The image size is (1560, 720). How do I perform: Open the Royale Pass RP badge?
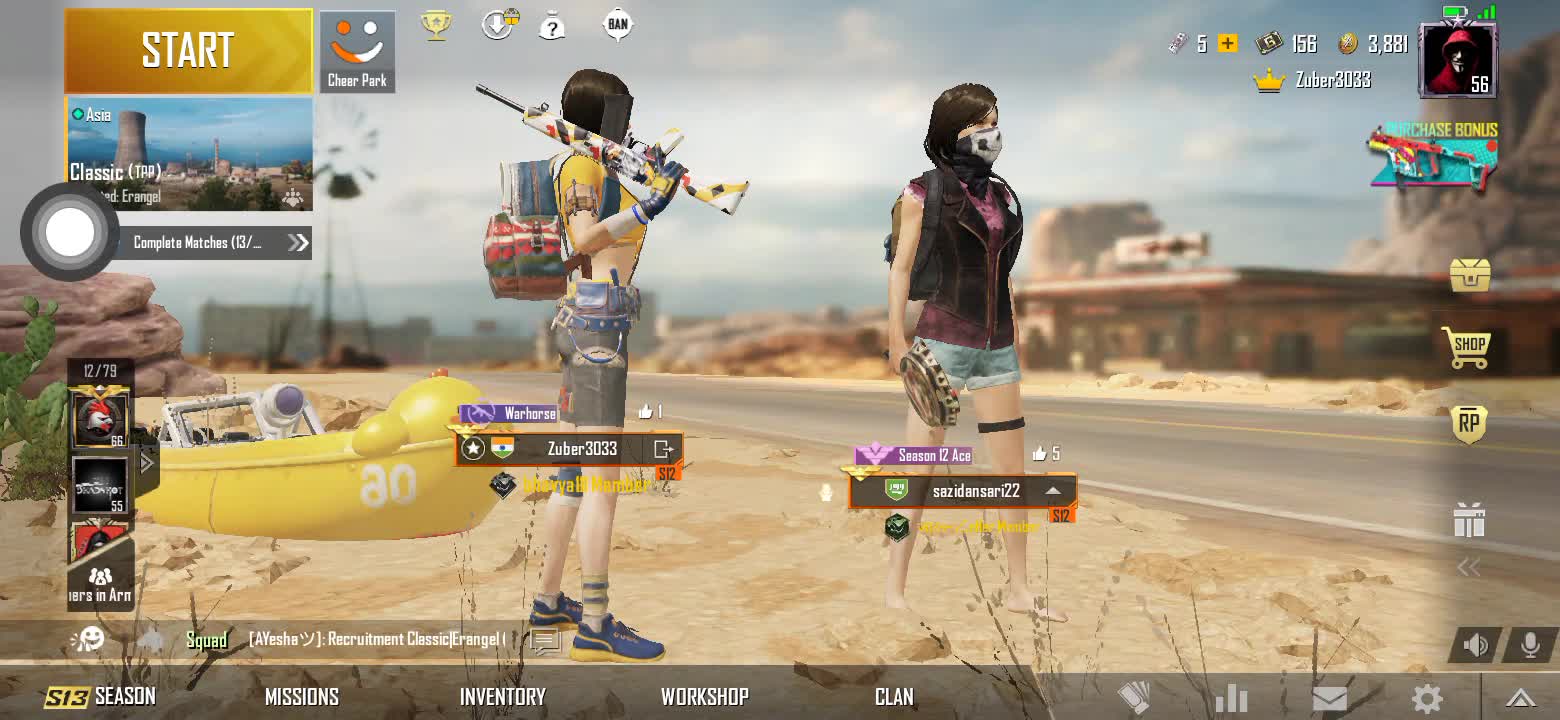pos(1468,424)
